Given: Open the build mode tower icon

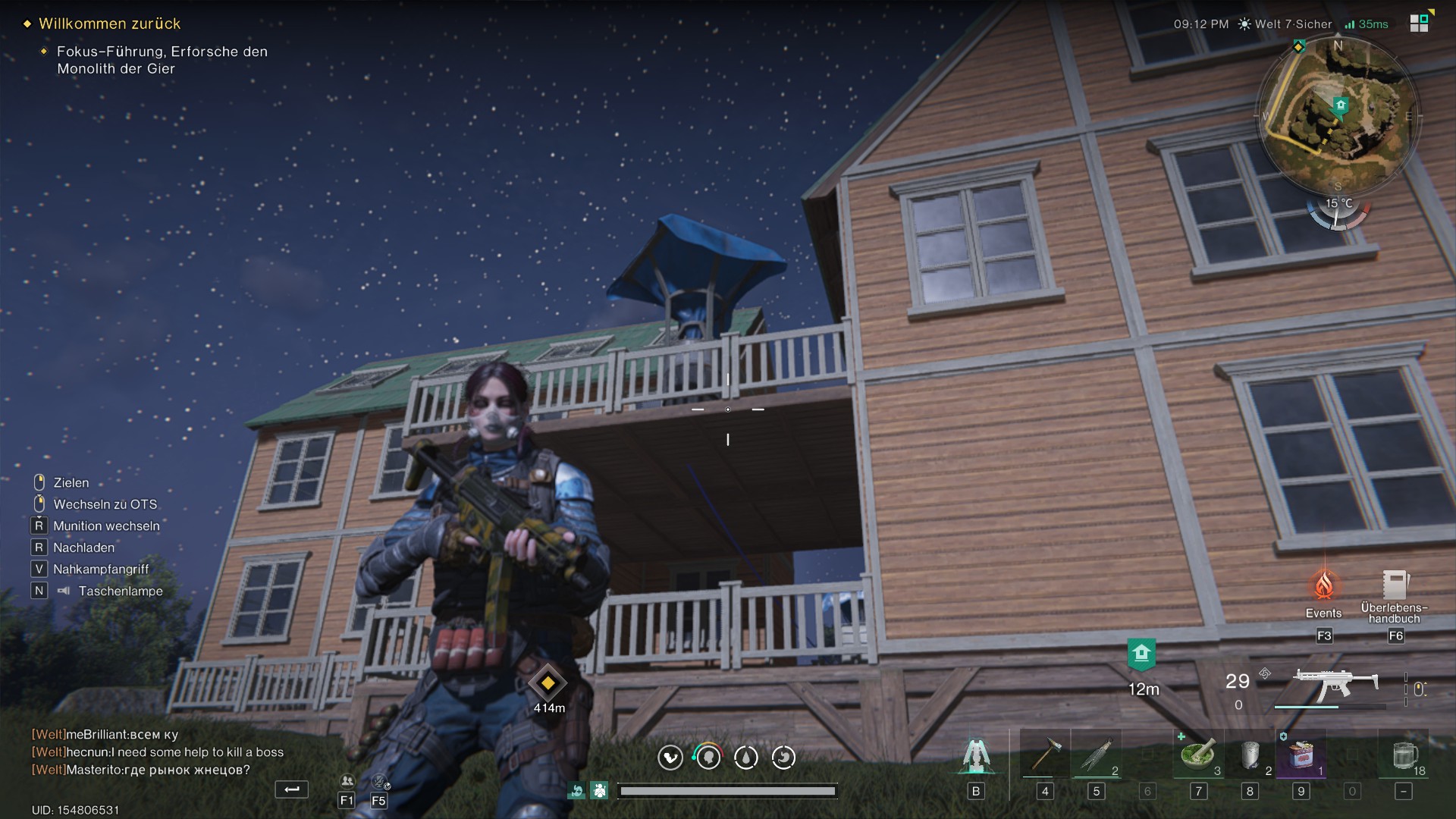Looking at the screenshot, I should click(x=976, y=755).
